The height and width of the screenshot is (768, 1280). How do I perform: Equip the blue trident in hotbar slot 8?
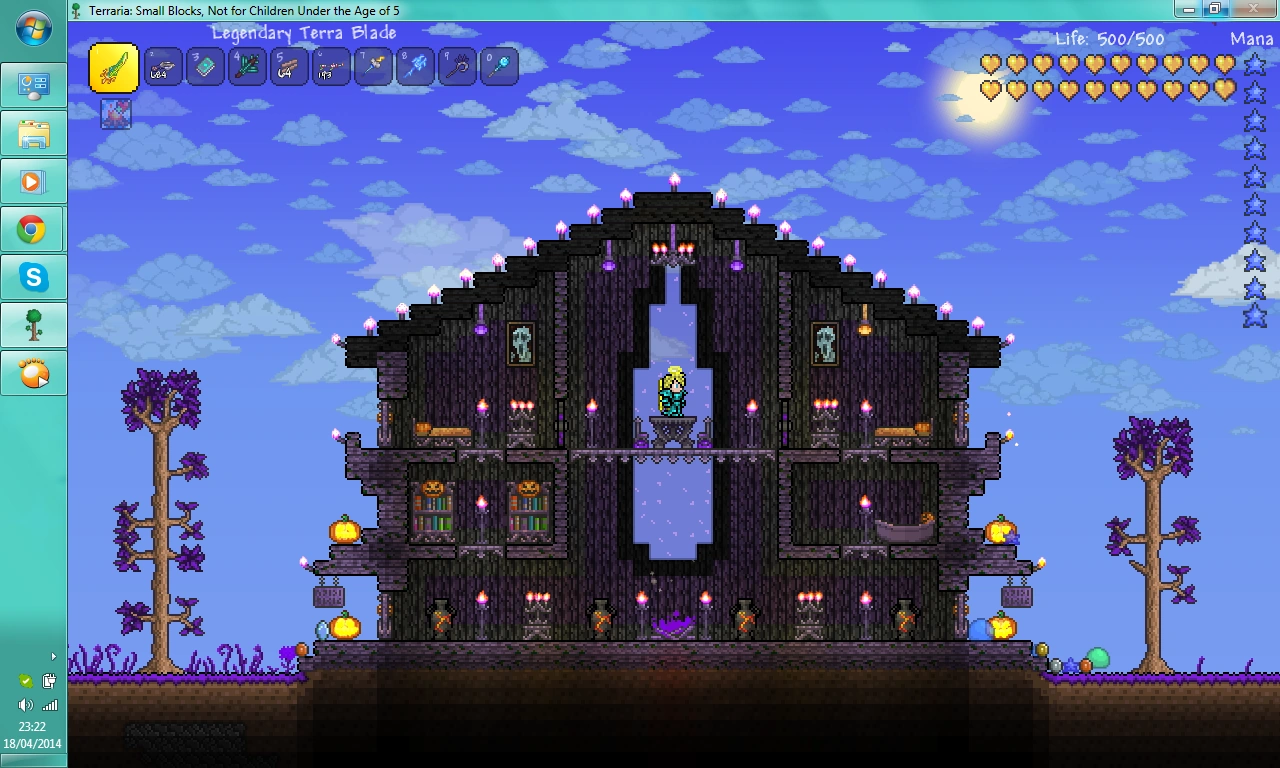[415, 67]
